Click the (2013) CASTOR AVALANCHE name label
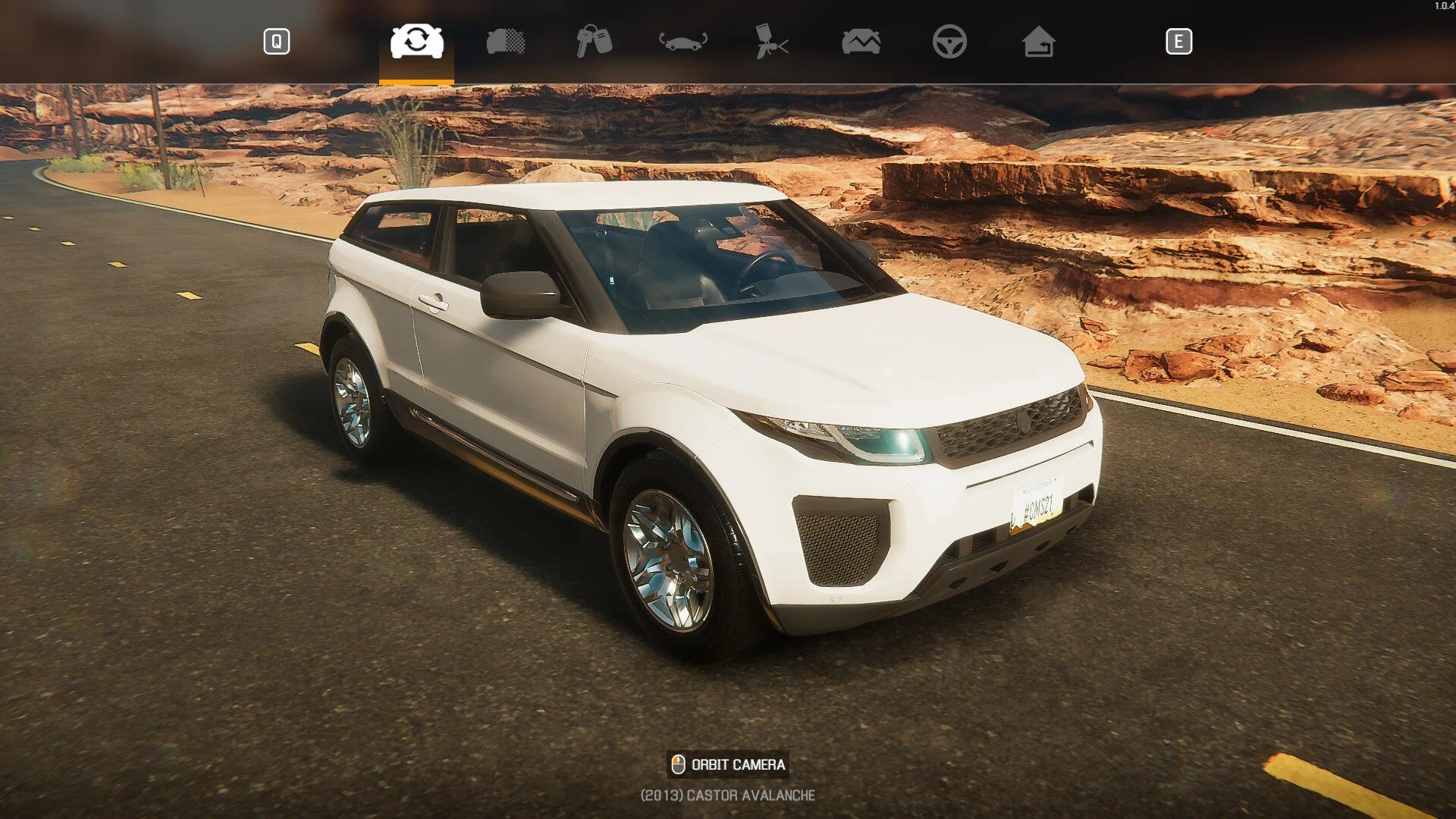 point(727,796)
